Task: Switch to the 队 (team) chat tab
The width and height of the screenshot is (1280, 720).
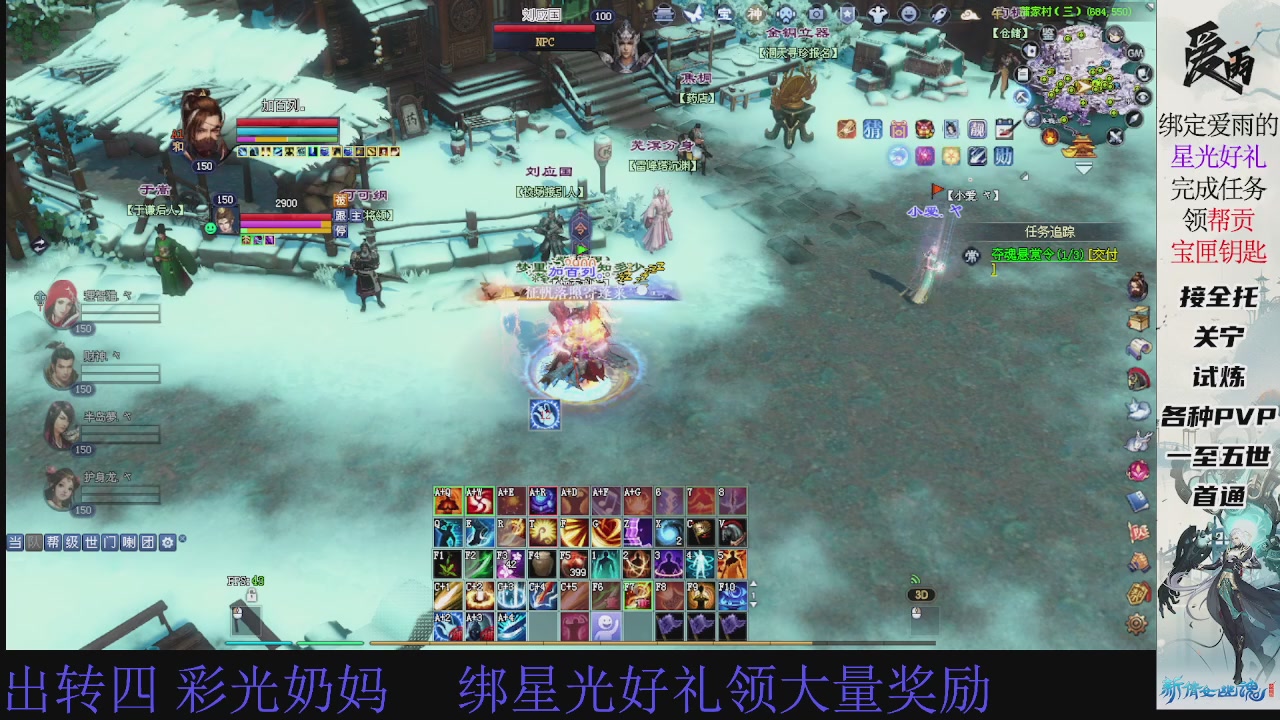Action: click(33, 540)
